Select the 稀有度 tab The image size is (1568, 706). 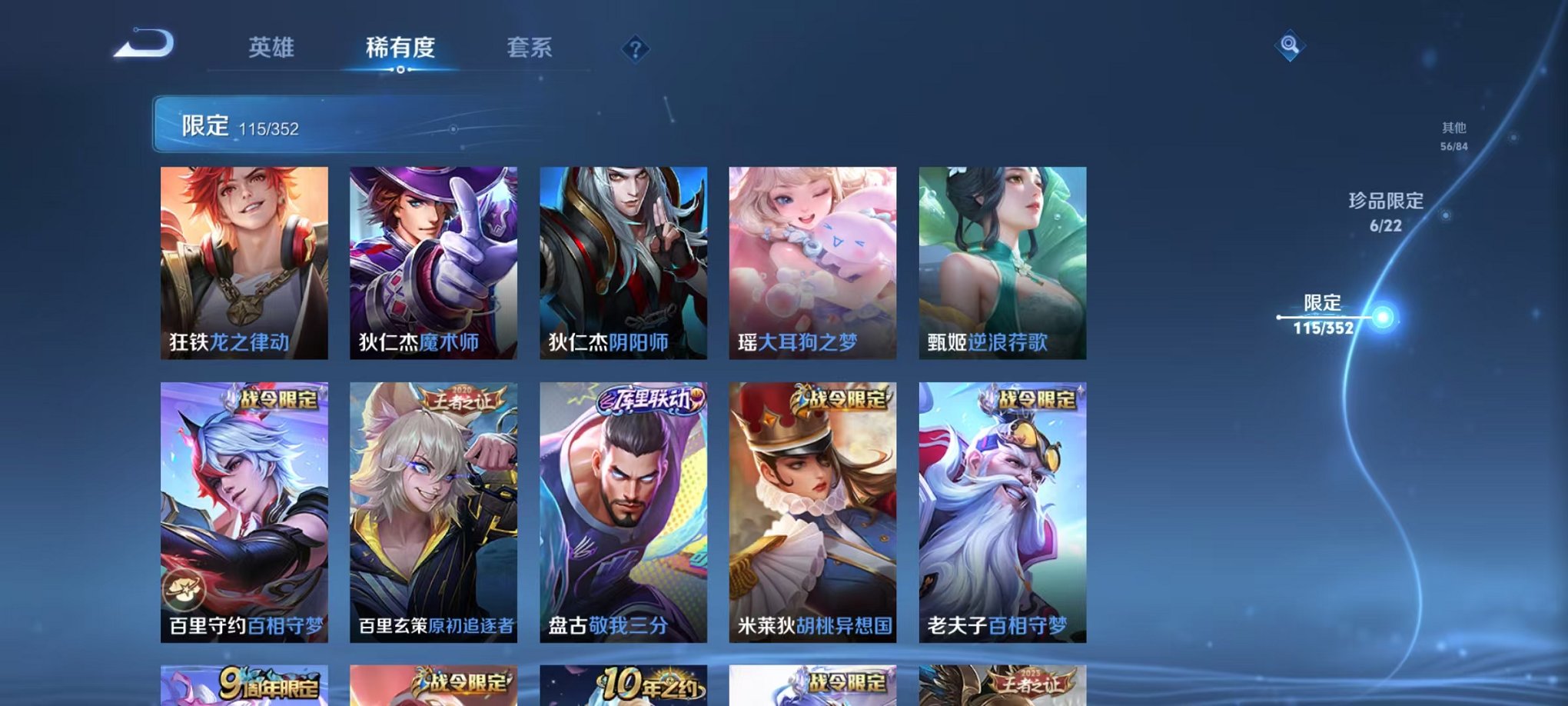click(400, 48)
